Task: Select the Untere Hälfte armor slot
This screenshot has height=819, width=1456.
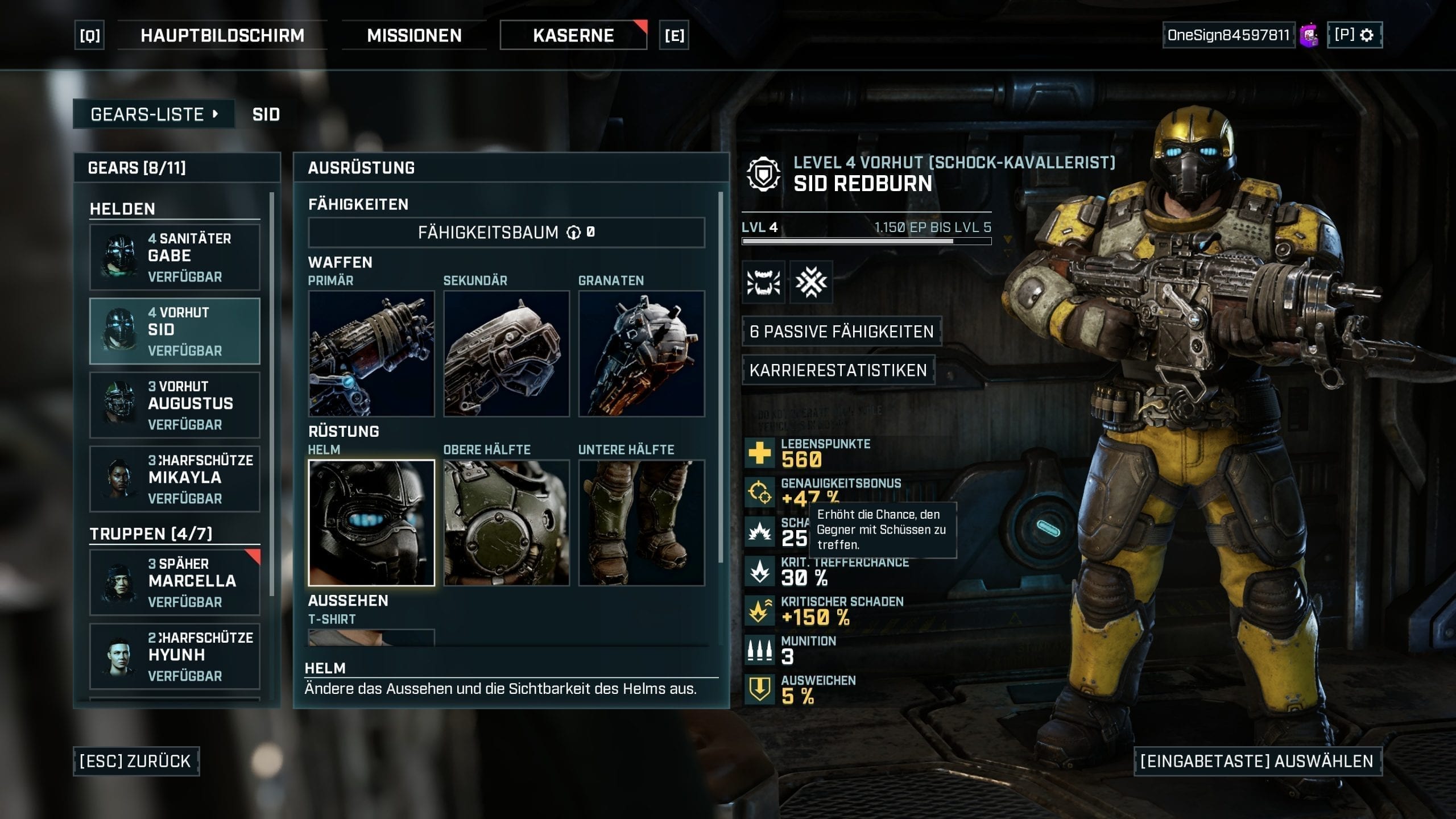Action: (x=641, y=522)
